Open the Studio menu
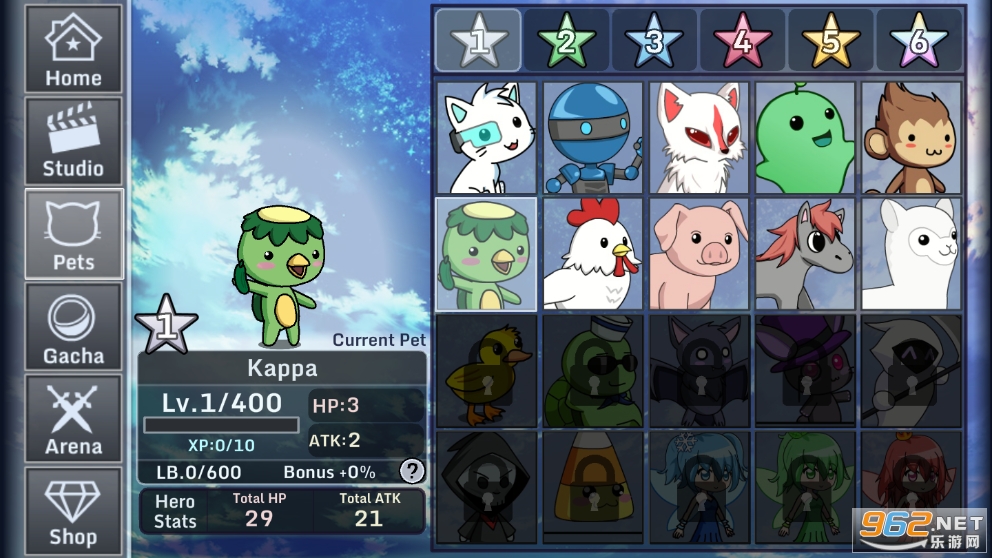992x558 pixels. click(x=73, y=141)
